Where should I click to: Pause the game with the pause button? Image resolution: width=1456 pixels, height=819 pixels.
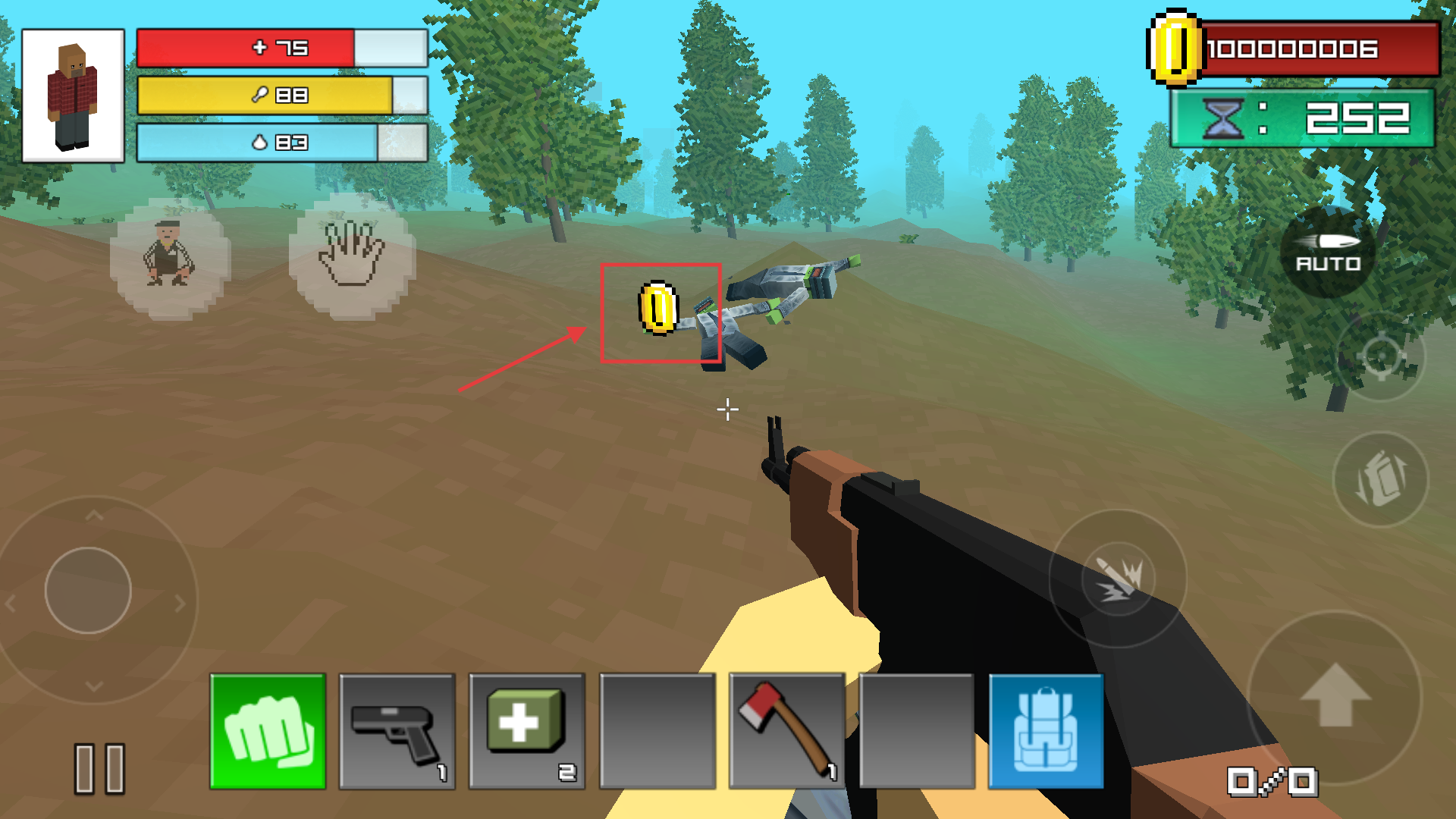99,768
